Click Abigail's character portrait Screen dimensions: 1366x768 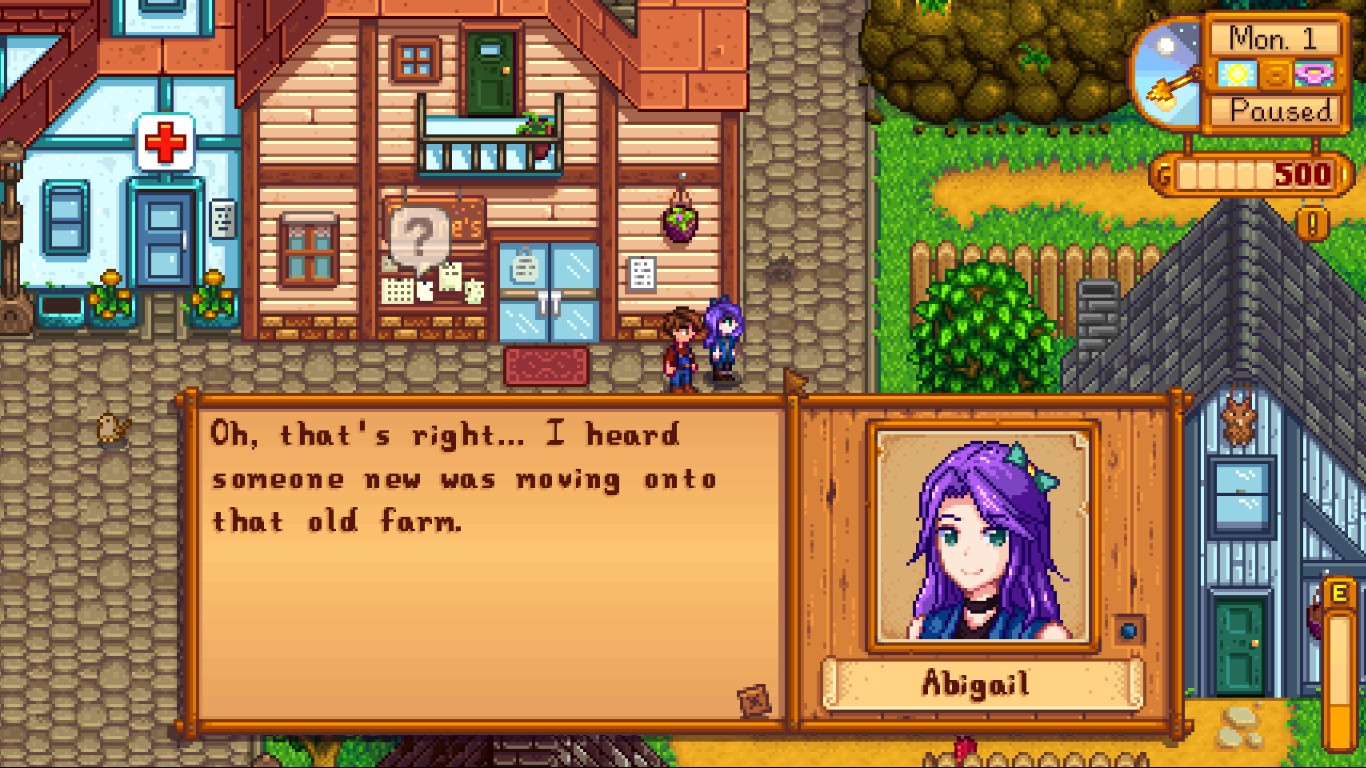983,535
